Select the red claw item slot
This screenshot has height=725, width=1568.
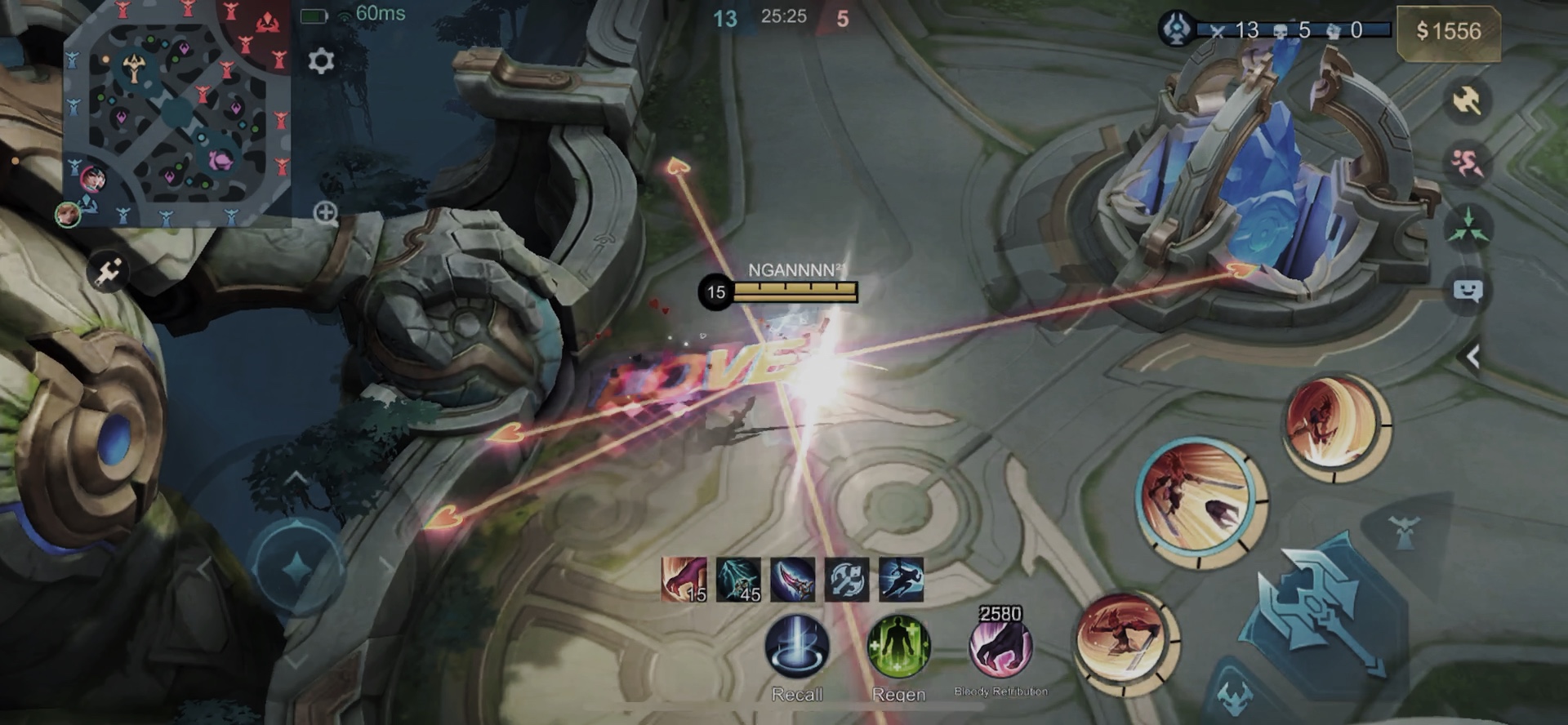point(684,580)
